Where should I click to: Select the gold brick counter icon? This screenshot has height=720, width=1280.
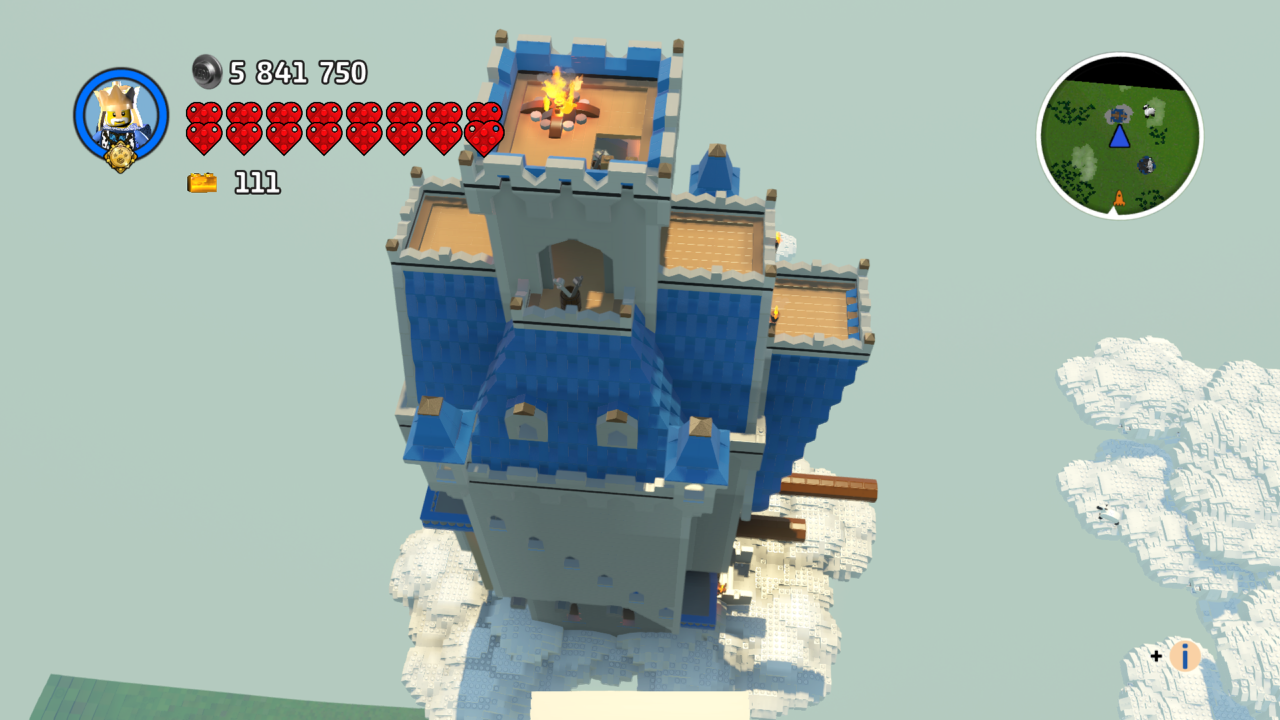click(x=201, y=182)
